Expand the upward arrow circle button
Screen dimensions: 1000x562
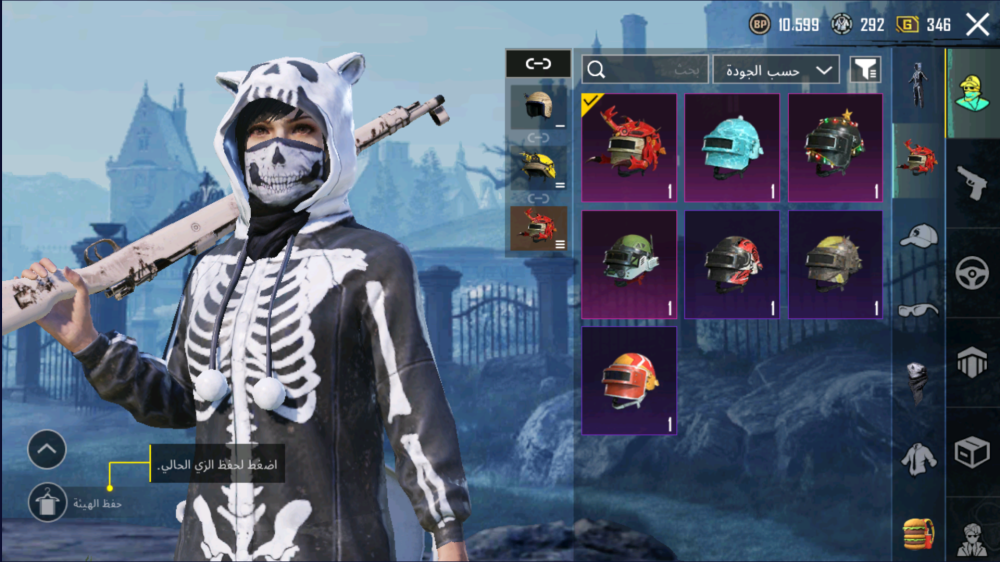click(x=46, y=450)
